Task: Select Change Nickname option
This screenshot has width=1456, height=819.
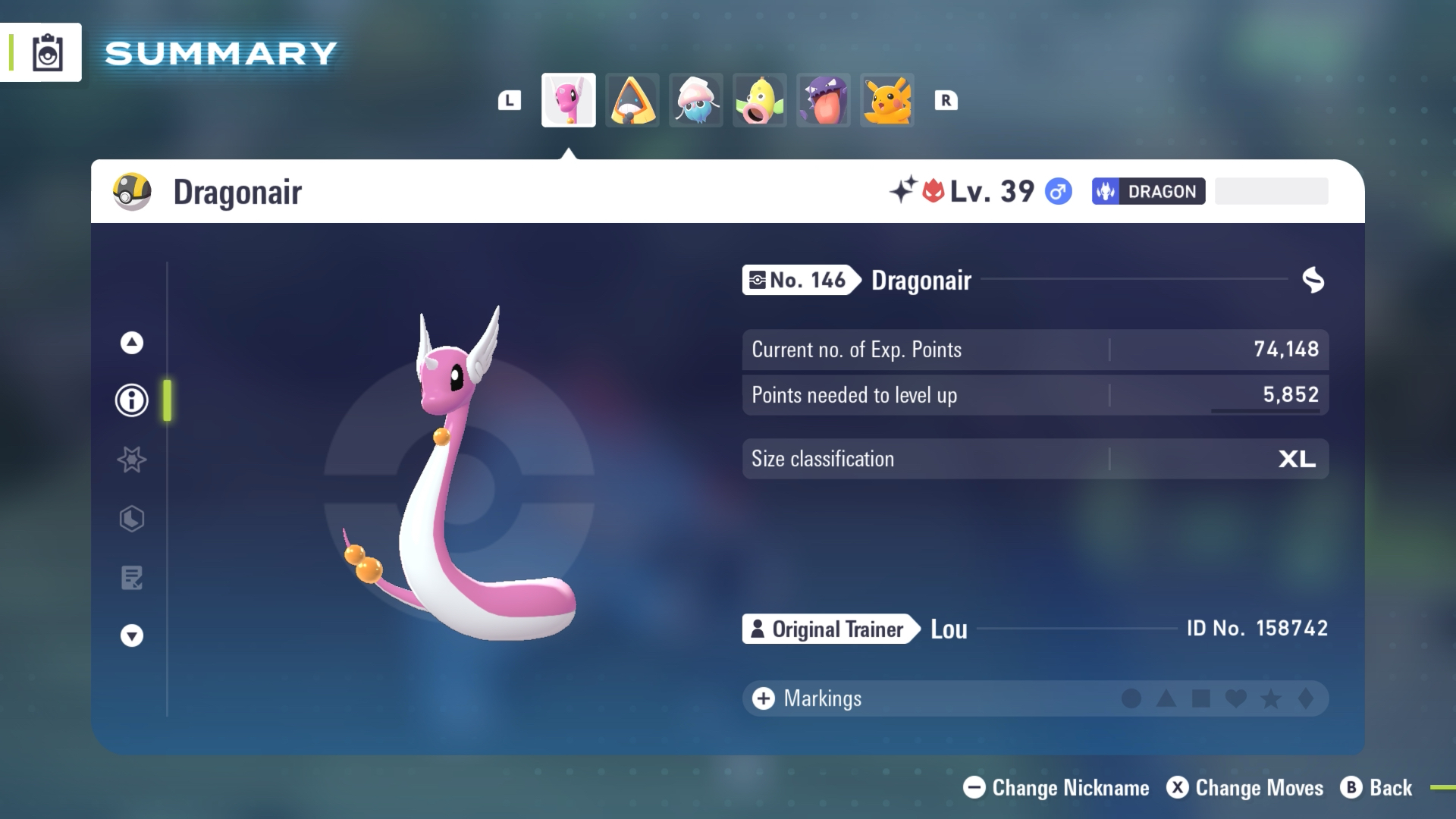Action: (1056, 788)
